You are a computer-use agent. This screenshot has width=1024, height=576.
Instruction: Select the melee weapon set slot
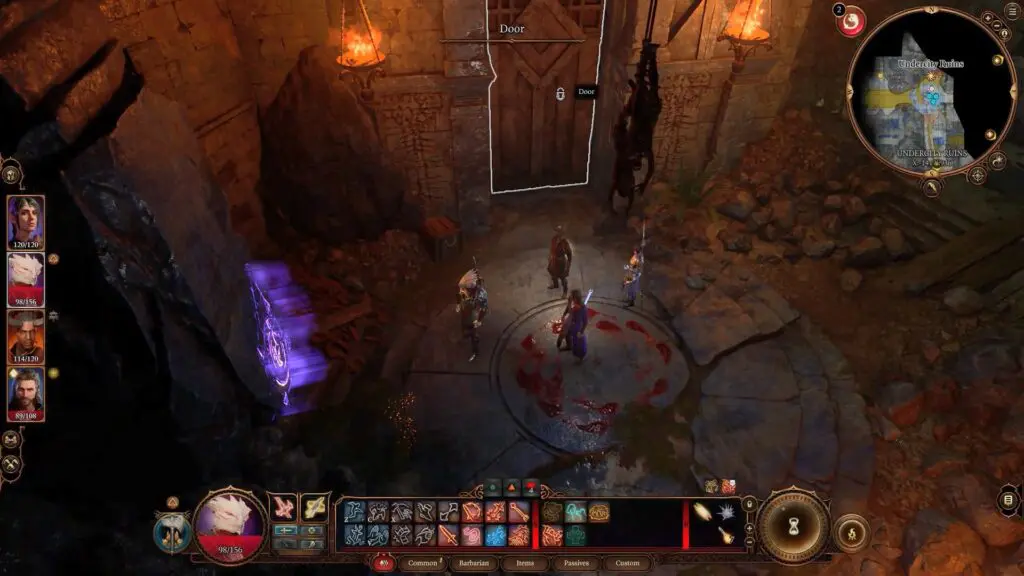point(283,506)
